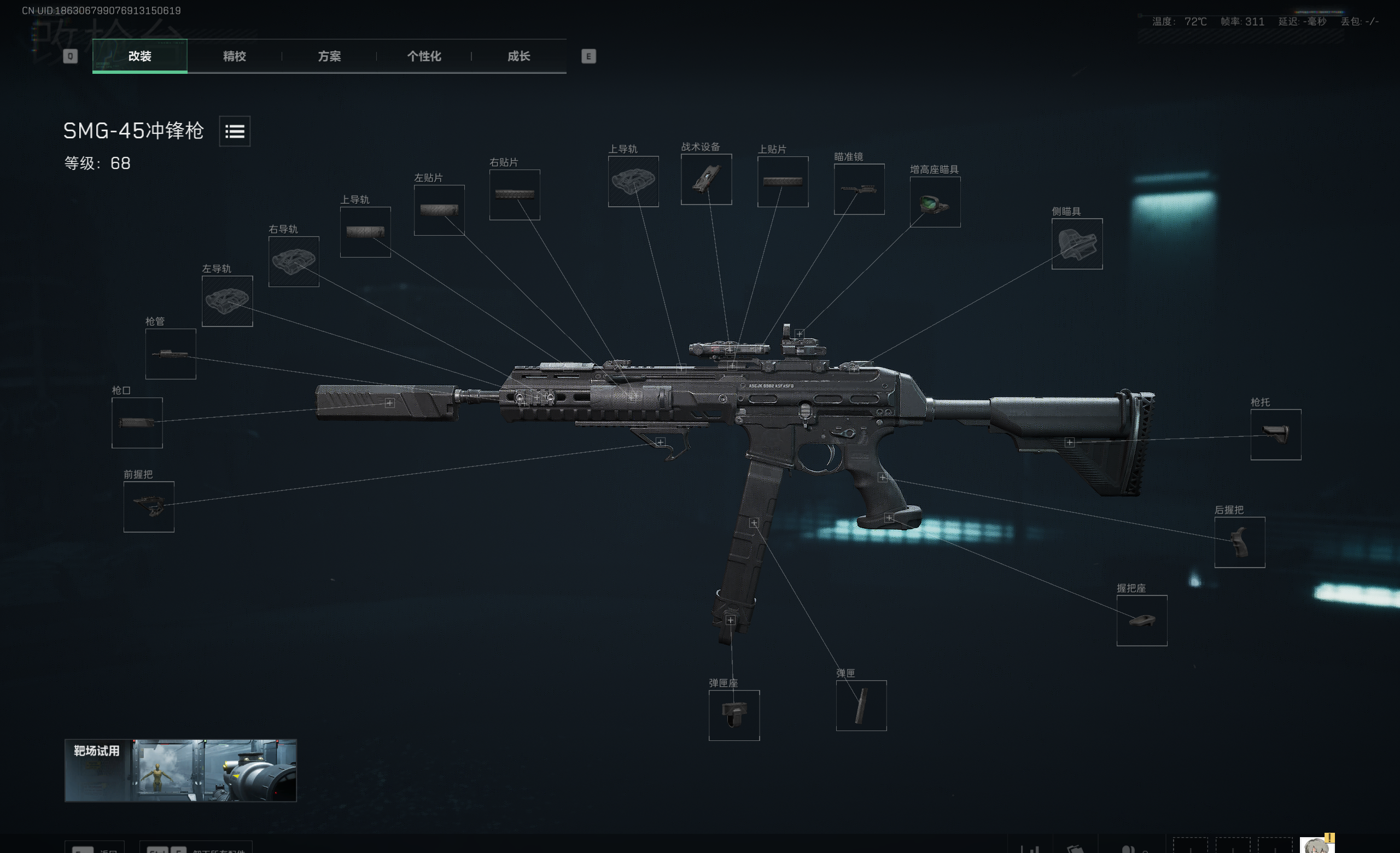The width and height of the screenshot is (1400, 853).
Task: Open the 方案 tab
Action: tap(329, 56)
